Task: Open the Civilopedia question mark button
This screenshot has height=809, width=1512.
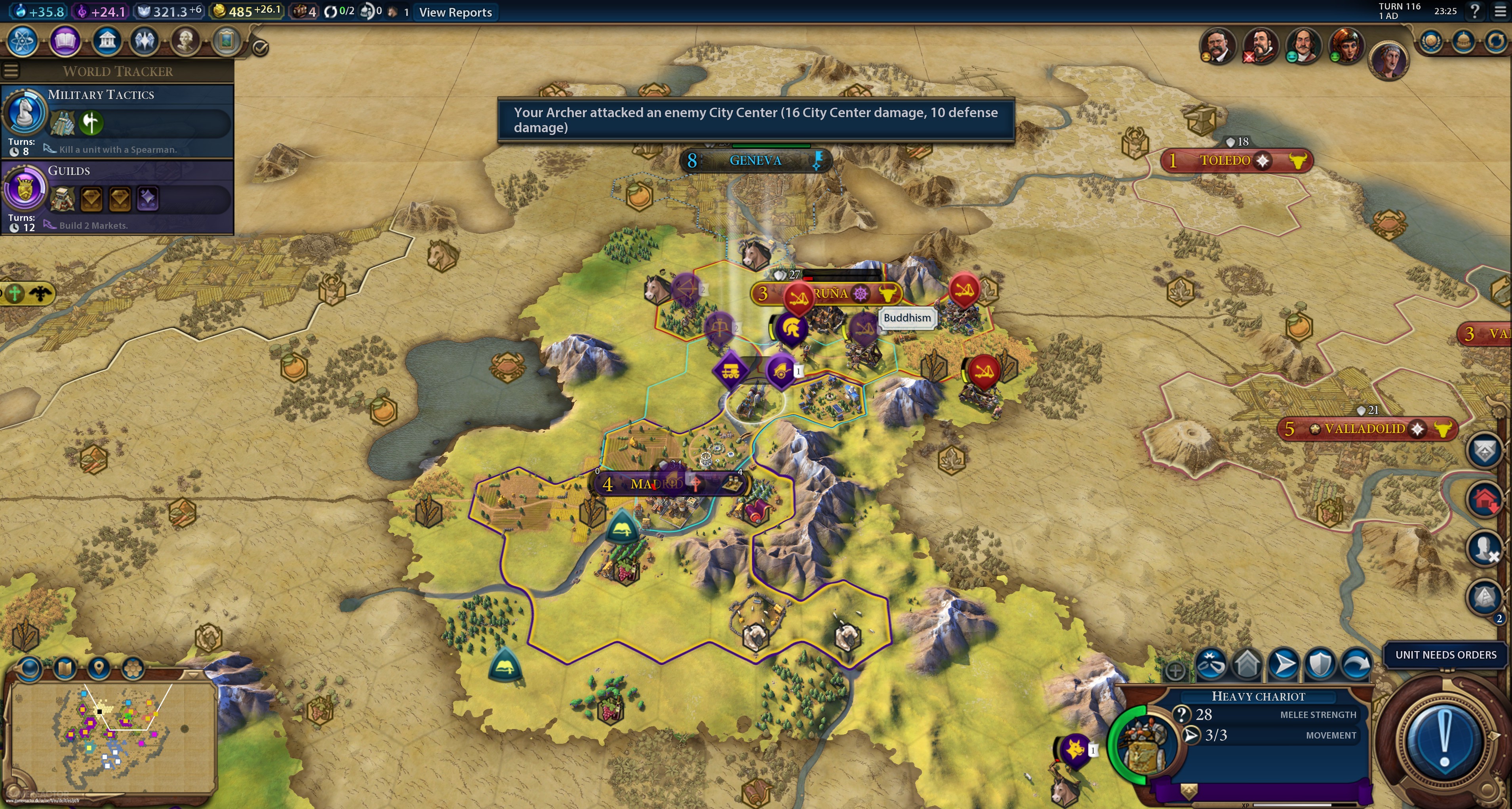Action: [1474, 11]
